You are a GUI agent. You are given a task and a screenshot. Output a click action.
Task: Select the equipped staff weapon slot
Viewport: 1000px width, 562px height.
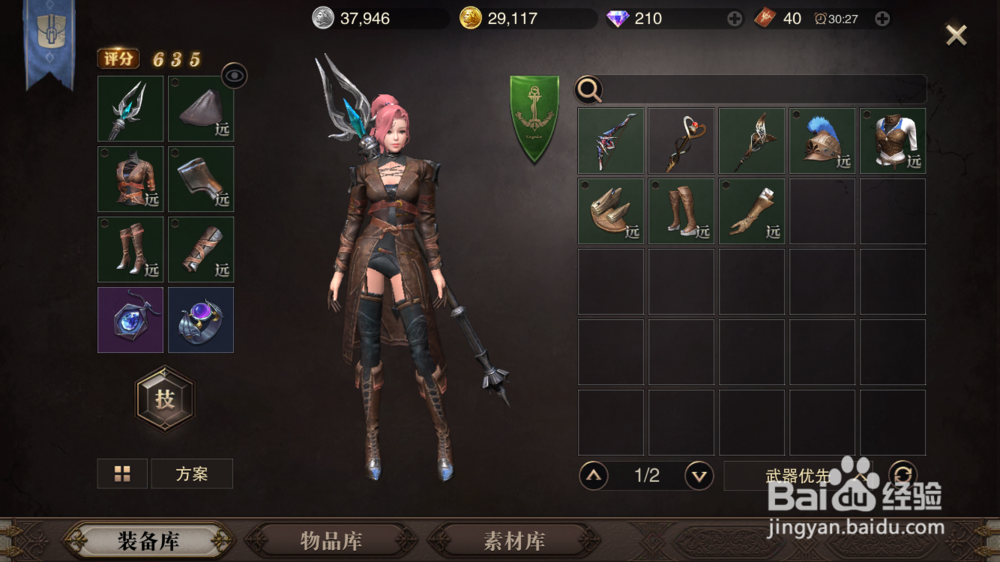(x=130, y=109)
